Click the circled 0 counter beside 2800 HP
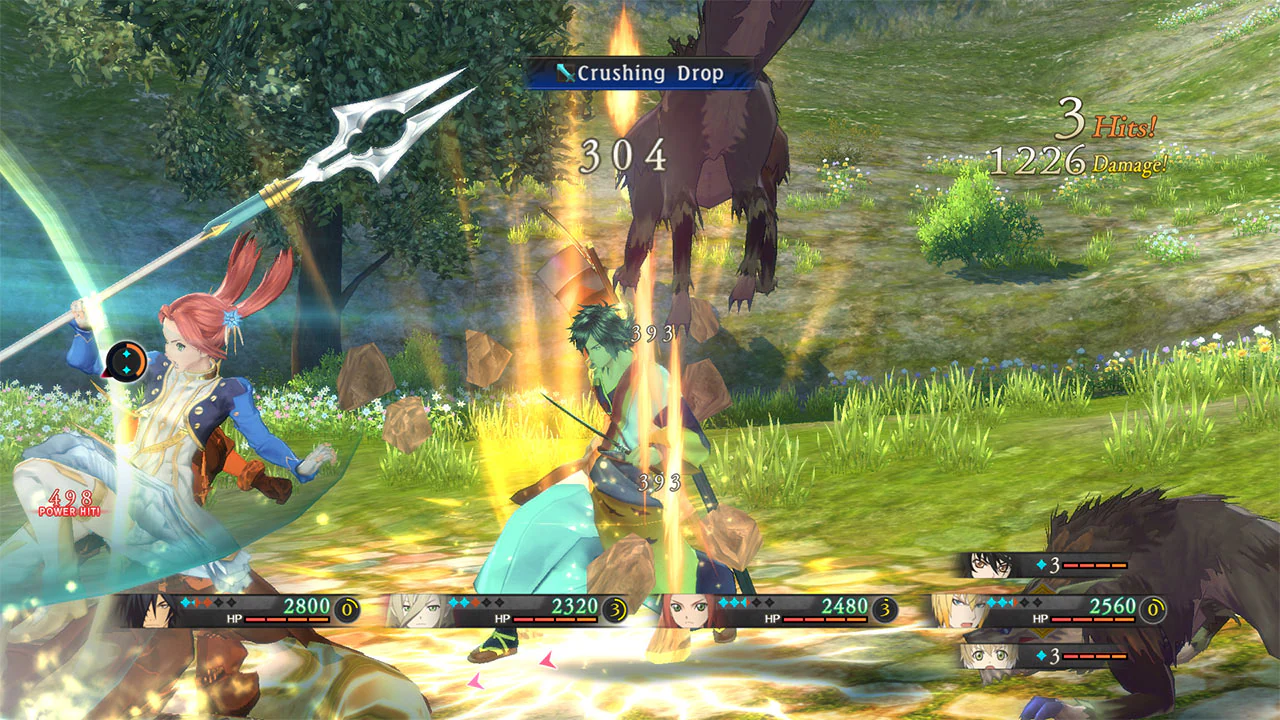Image resolution: width=1280 pixels, height=720 pixels. click(x=346, y=607)
